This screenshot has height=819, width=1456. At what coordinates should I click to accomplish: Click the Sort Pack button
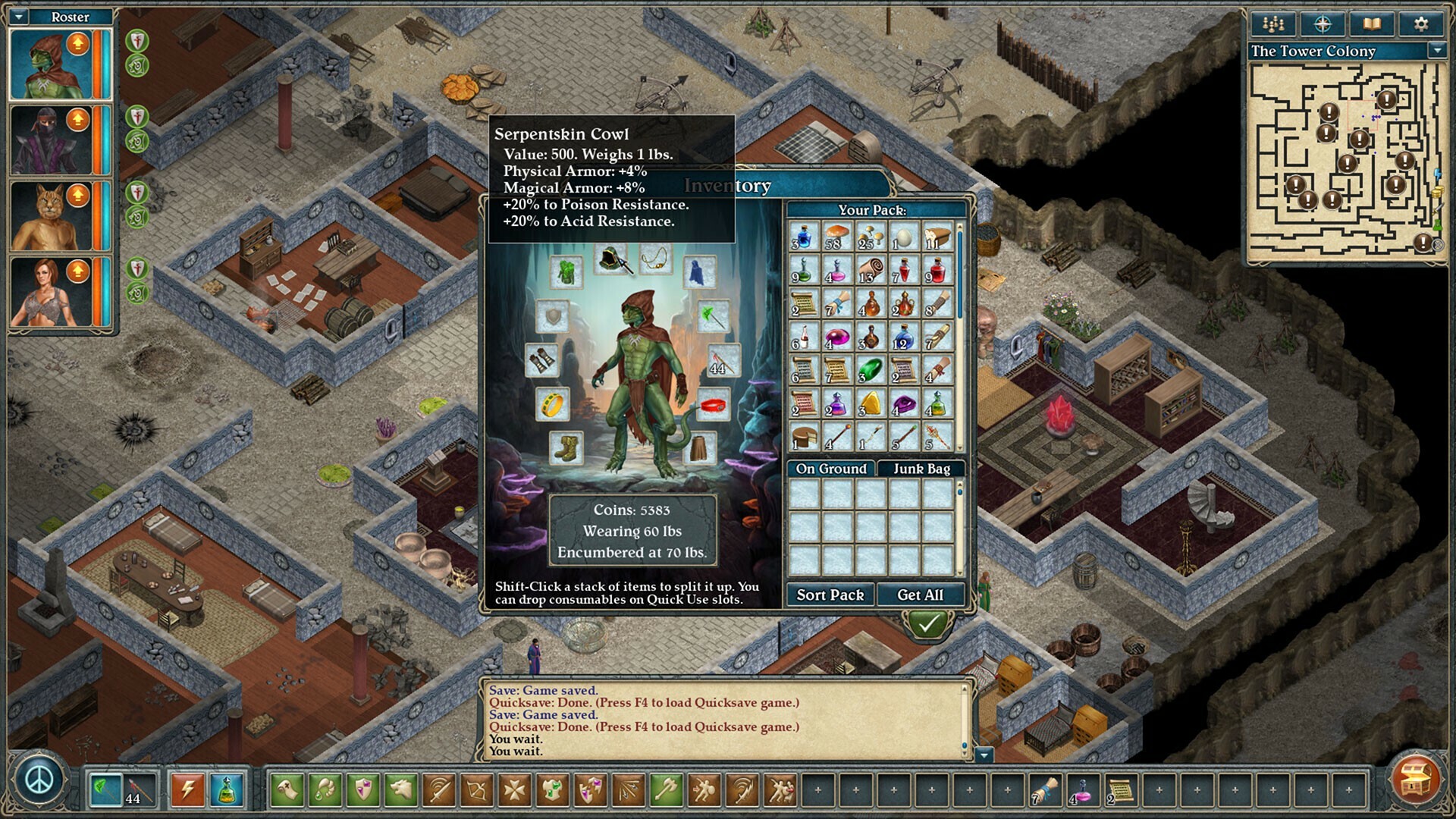[x=830, y=595]
